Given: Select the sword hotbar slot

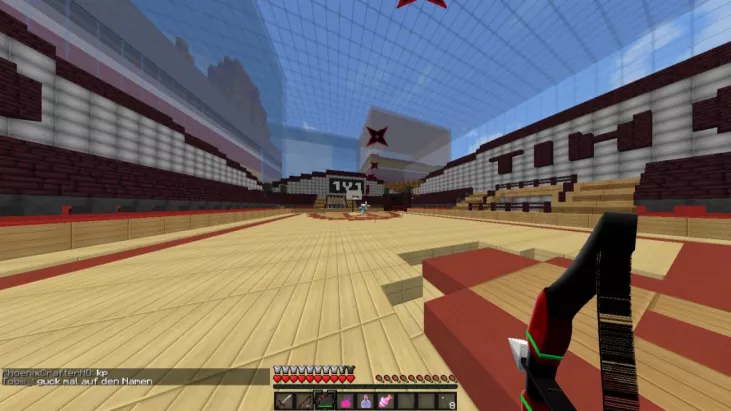Looking at the screenshot, I should tap(283, 401).
